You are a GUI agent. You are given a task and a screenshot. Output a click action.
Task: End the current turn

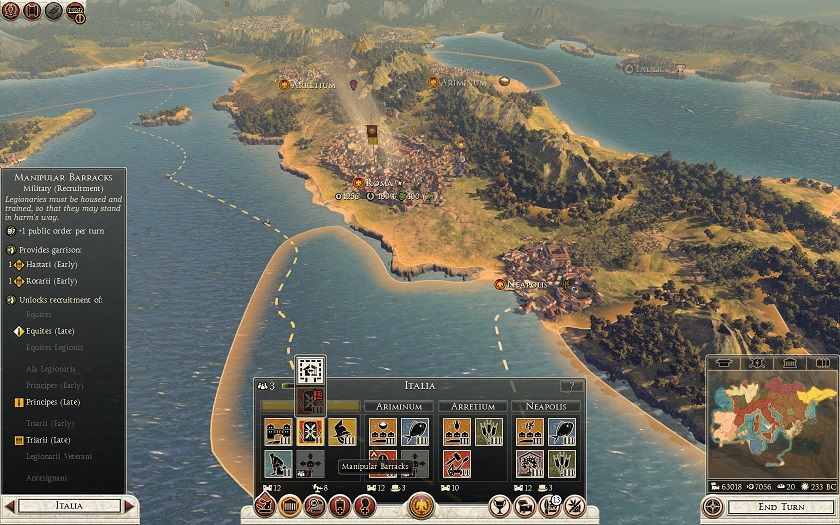766,506
